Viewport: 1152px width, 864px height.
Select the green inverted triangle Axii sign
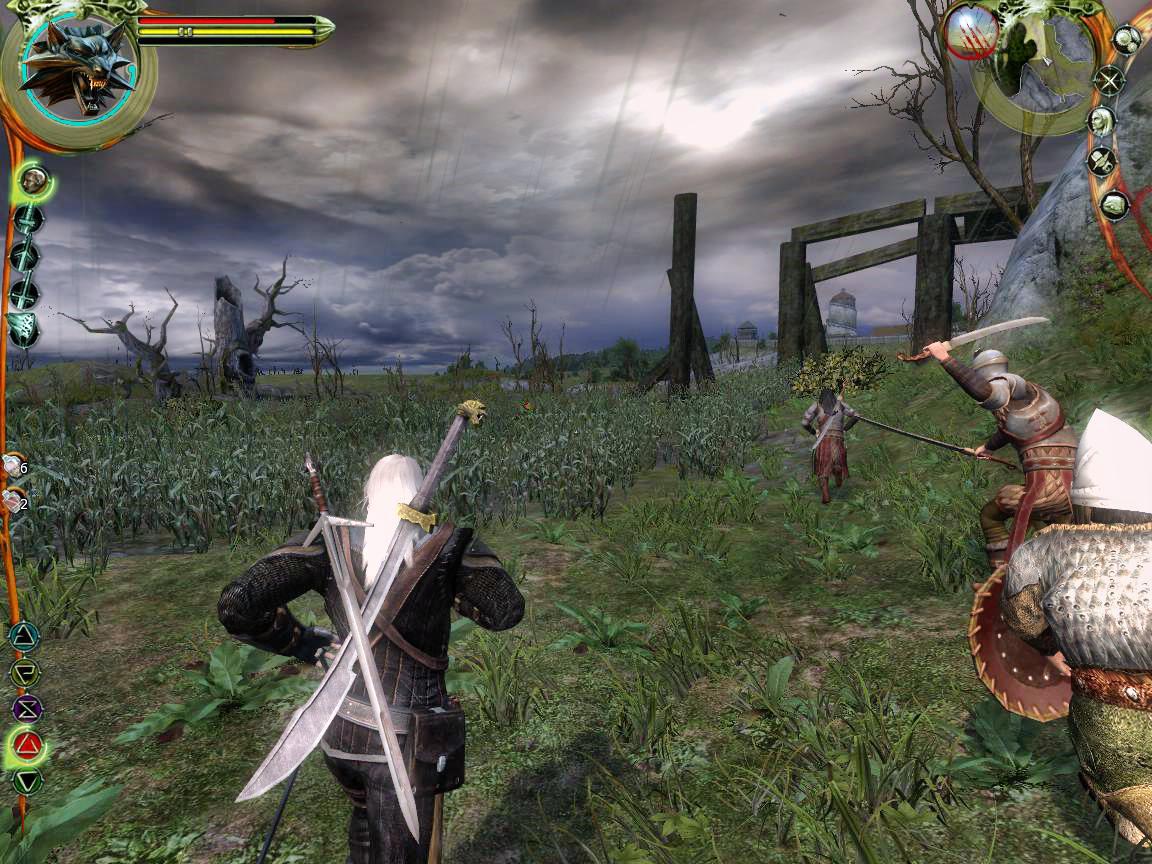[x=27, y=781]
